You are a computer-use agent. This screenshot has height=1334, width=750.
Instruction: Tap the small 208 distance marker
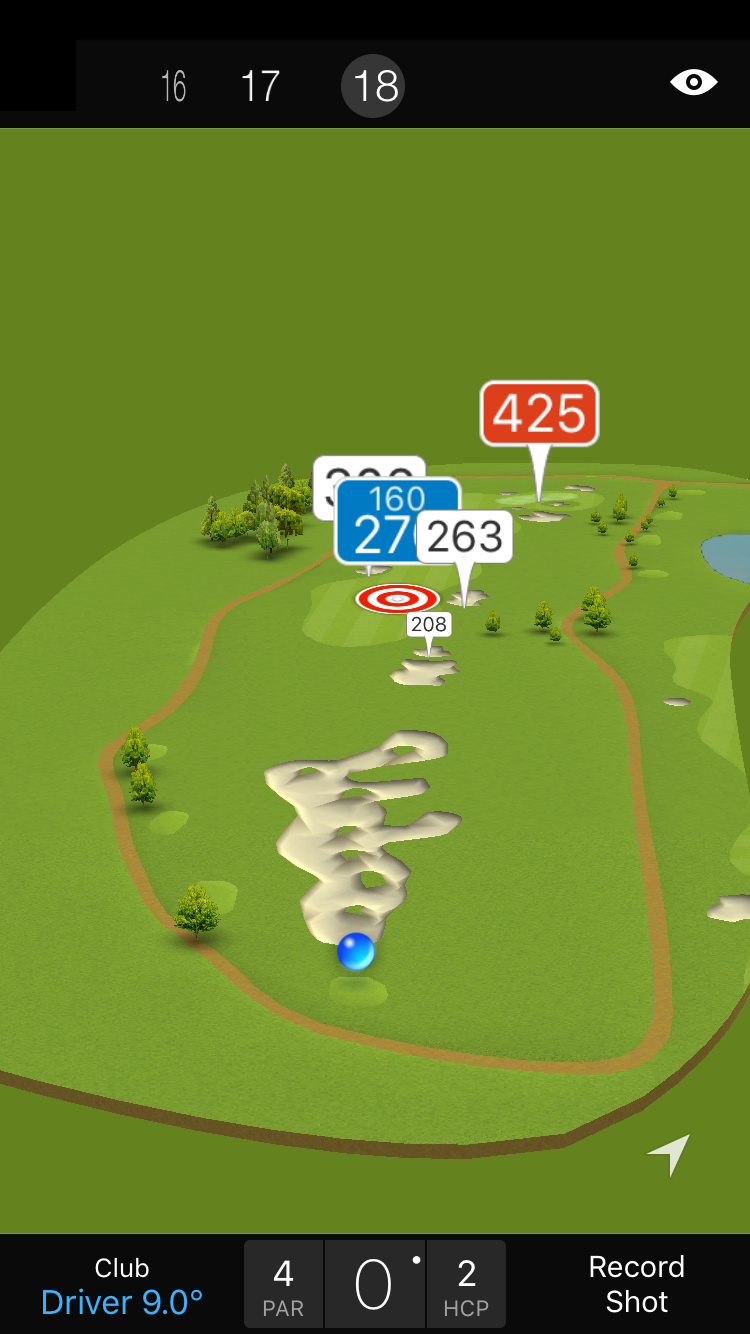click(x=428, y=625)
